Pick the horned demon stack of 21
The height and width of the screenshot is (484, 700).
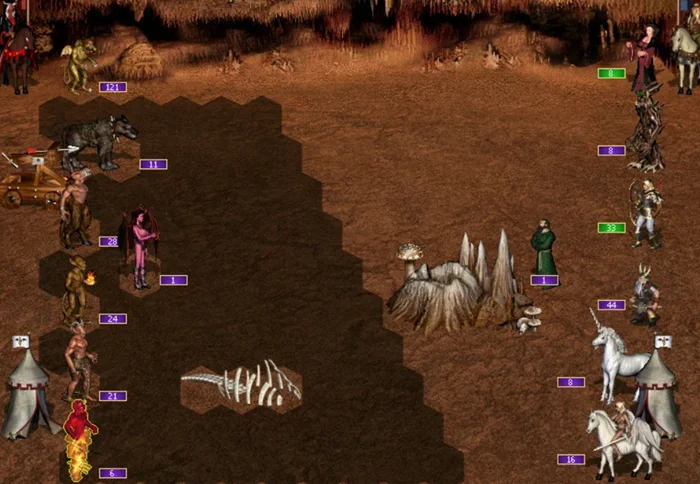click(78, 362)
